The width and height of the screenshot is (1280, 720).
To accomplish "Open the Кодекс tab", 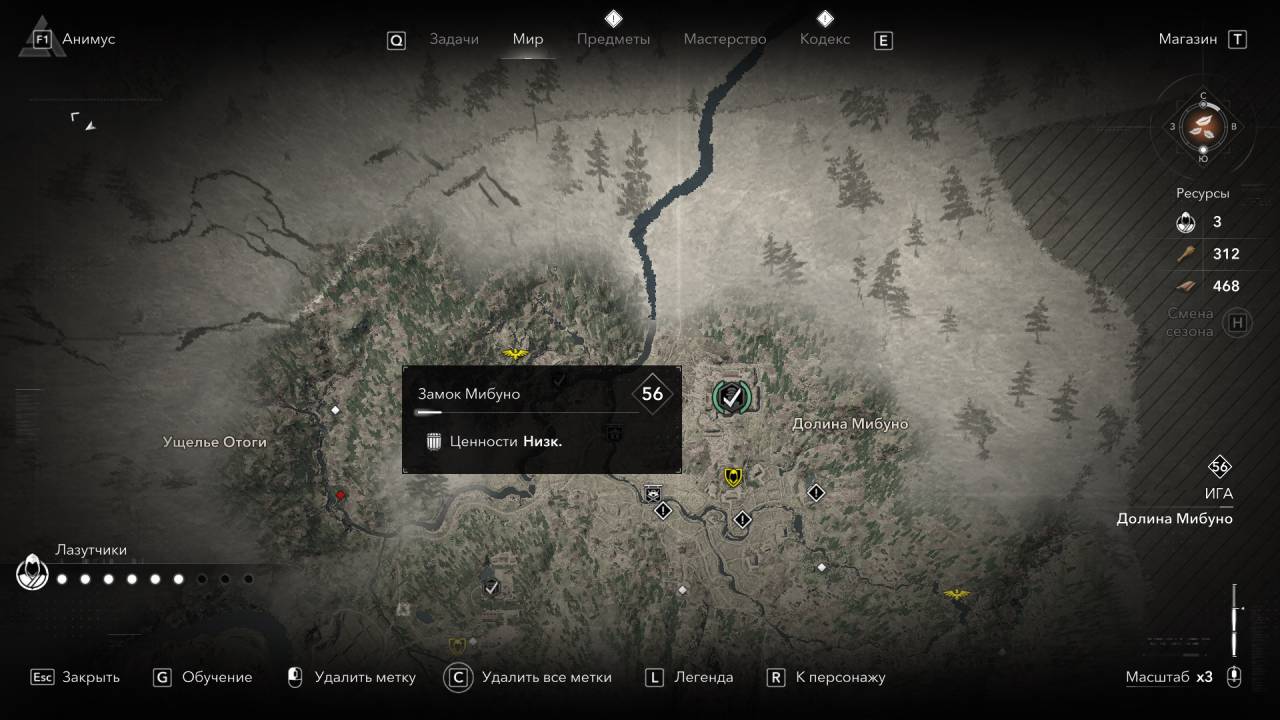I will pos(825,39).
